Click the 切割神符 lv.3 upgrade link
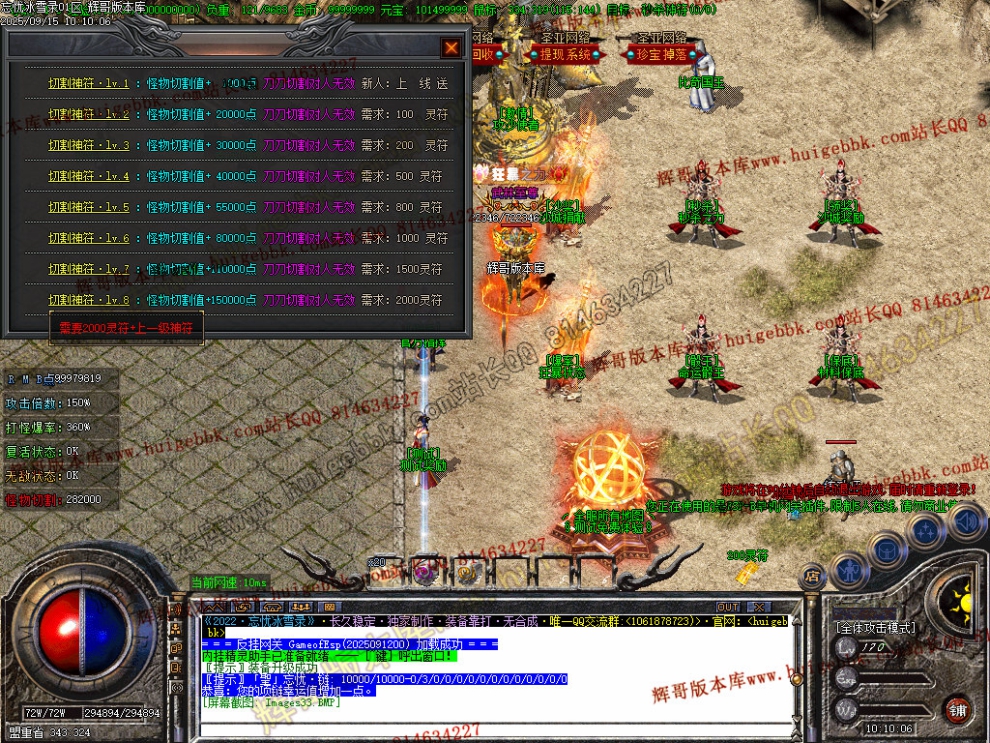The width and height of the screenshot is (990, 743). (x=89, y=146)
